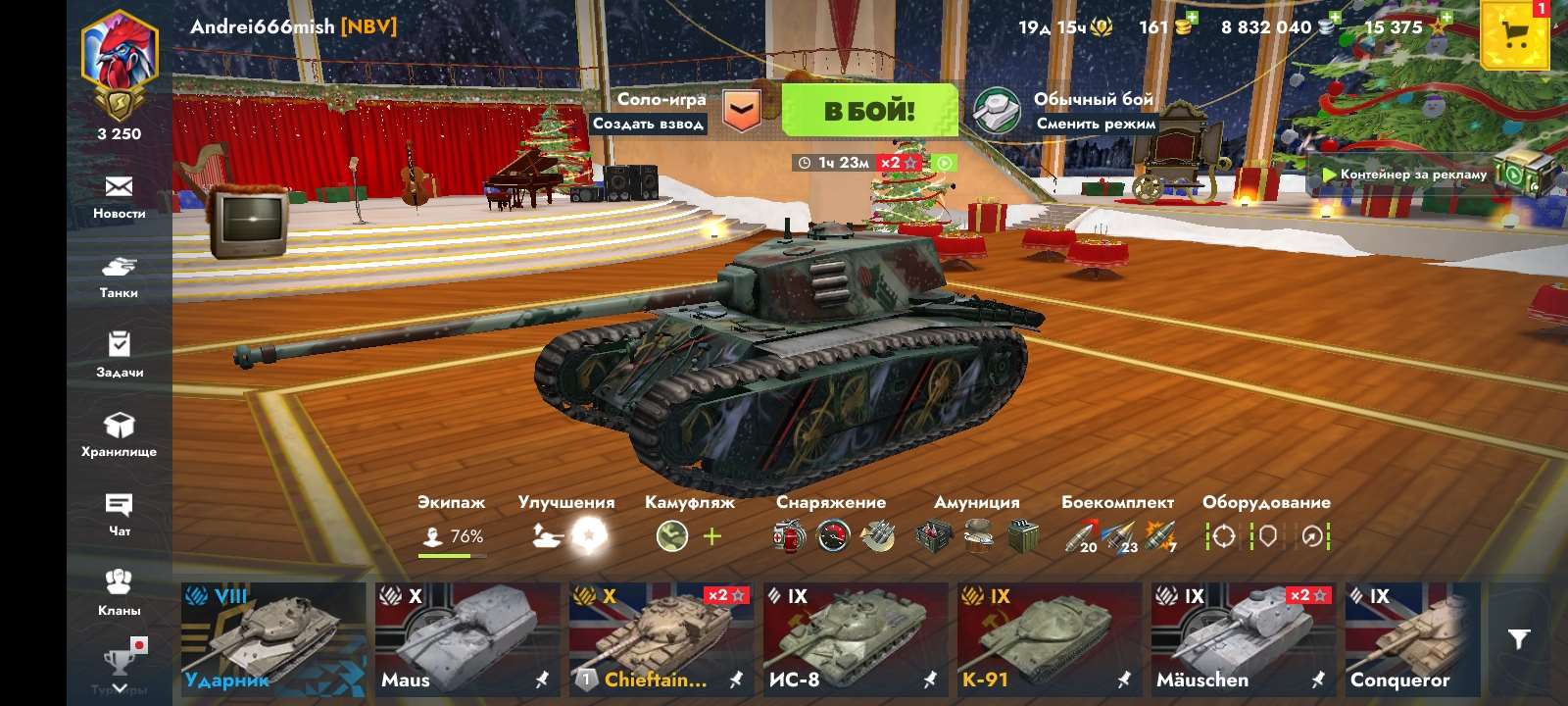Image resolution: width=1568 pixels, height=706 pixels.
Task: Open the Танки garage section
Action: (x=120, y=275)
